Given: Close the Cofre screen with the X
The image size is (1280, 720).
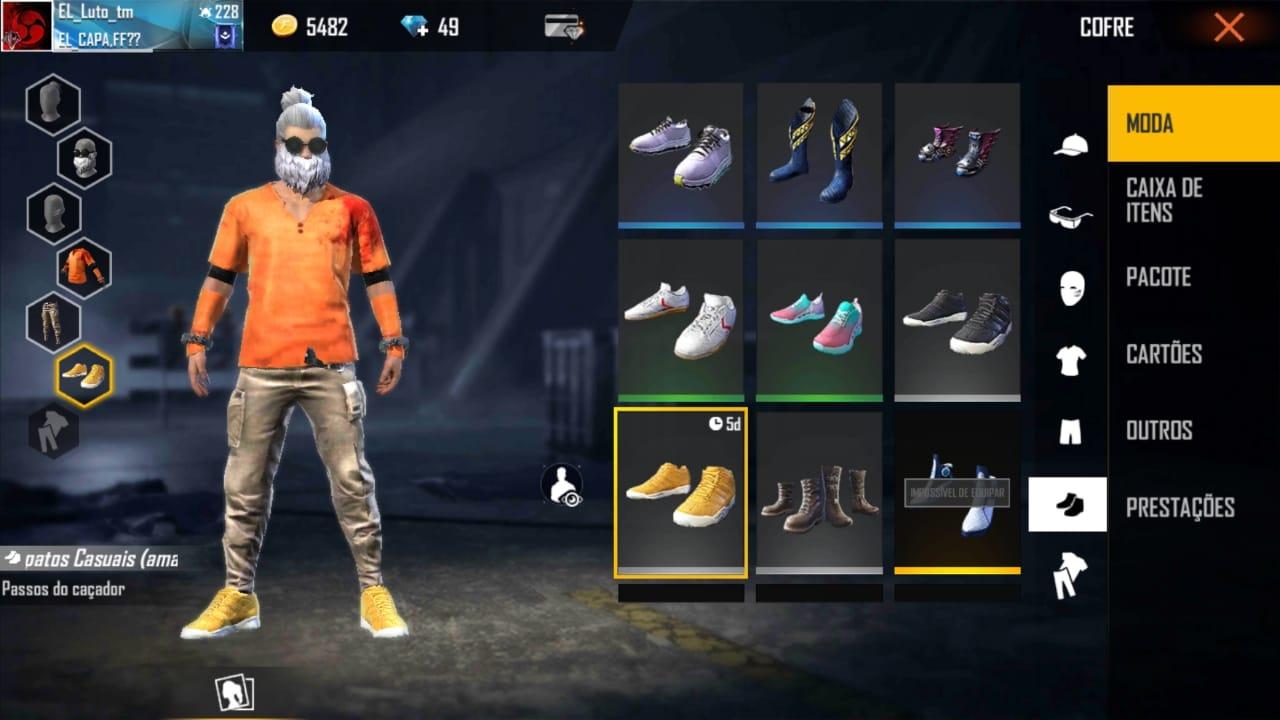Looking at the screenshot, I should point(1228,27).
